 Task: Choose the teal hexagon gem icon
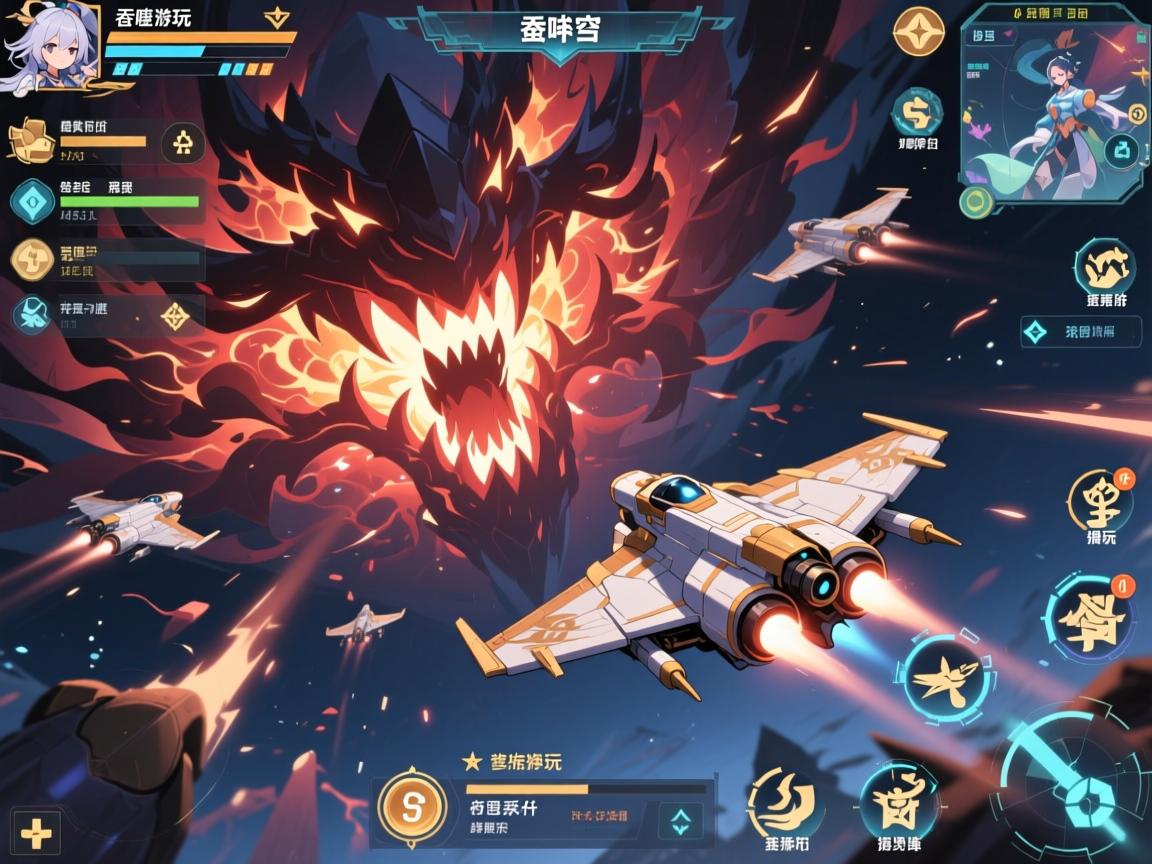(x=32, y=201)
